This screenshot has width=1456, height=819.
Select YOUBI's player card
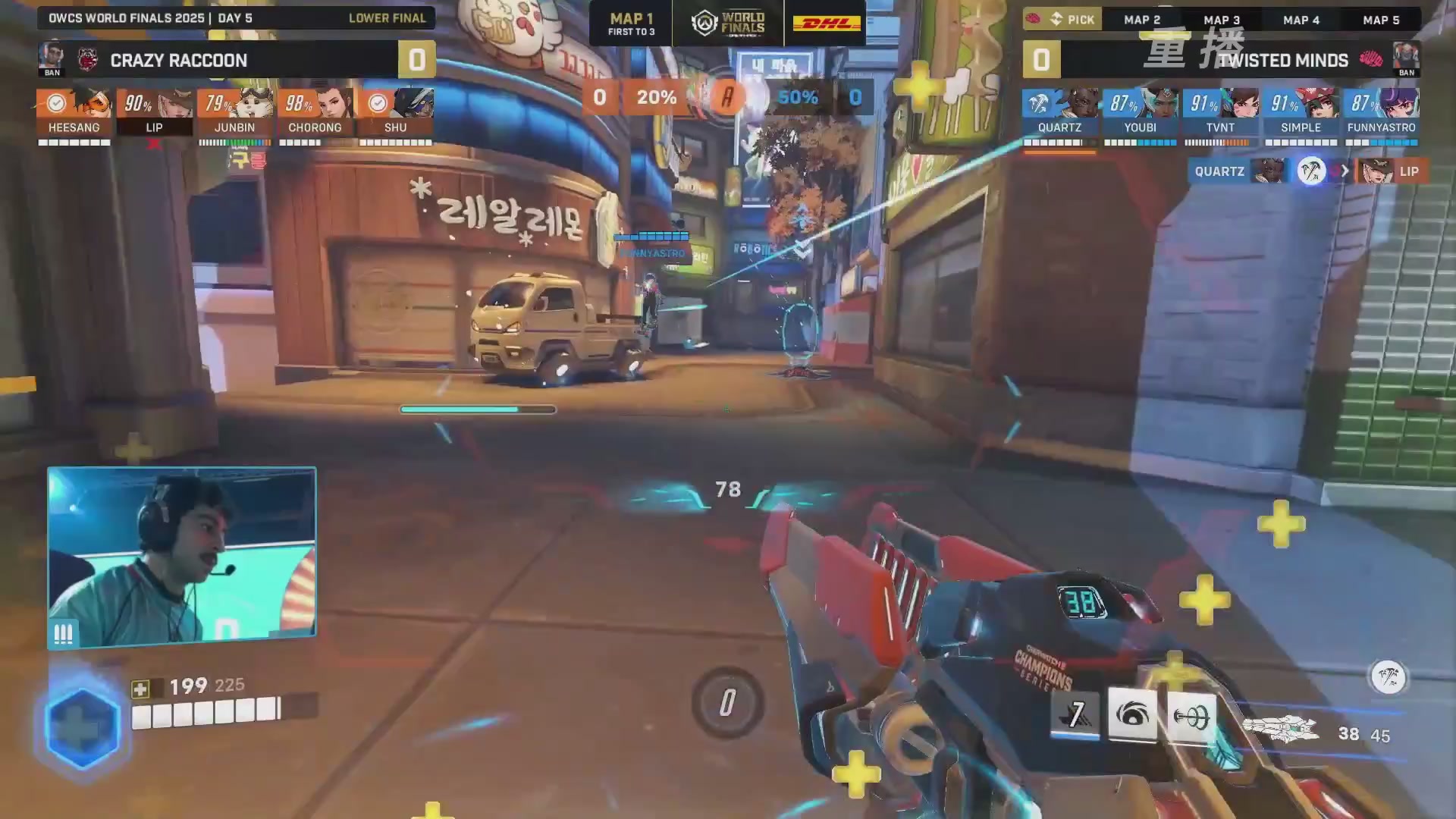1141,112
